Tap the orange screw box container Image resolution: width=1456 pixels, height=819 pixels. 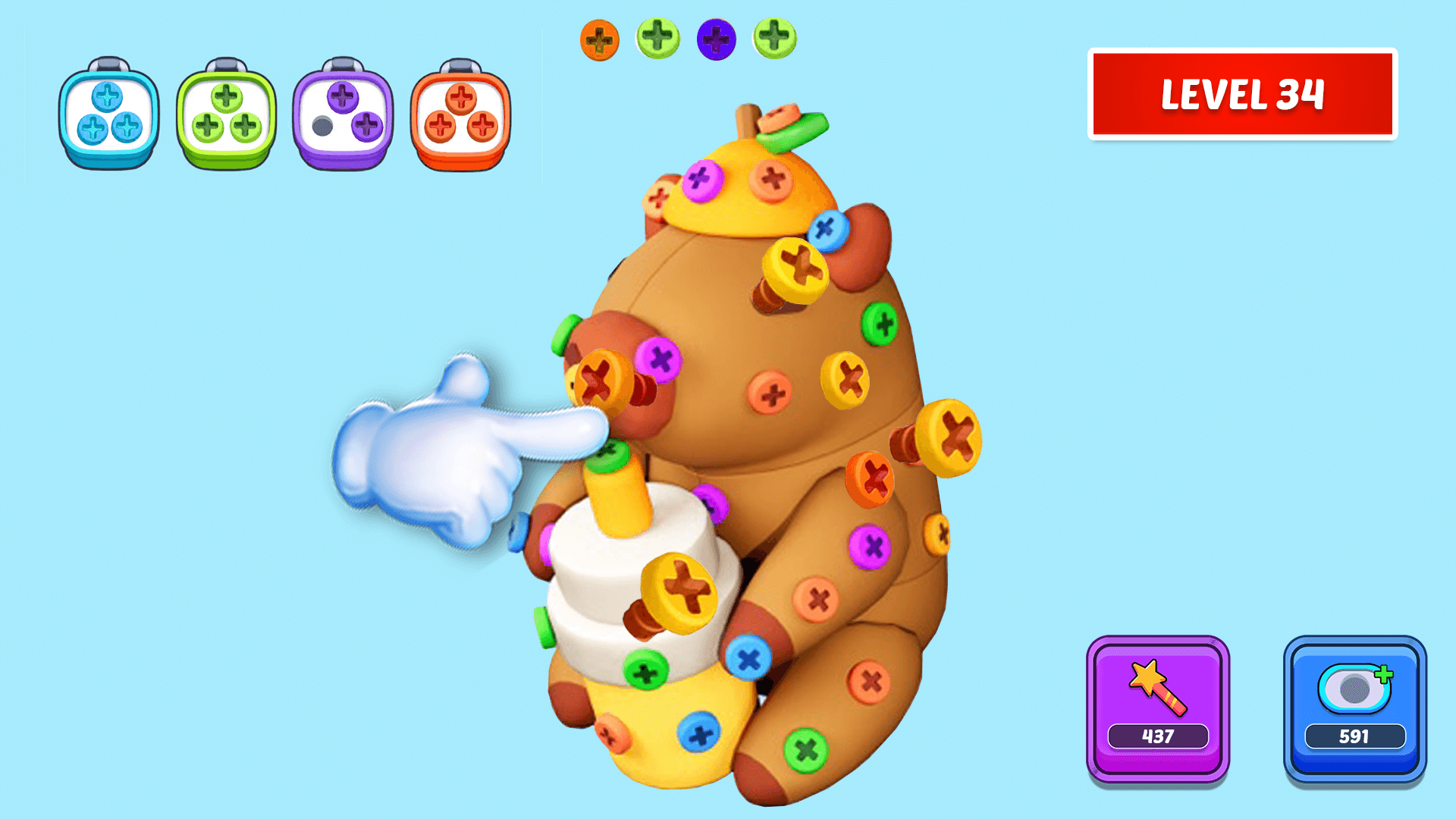460,114
